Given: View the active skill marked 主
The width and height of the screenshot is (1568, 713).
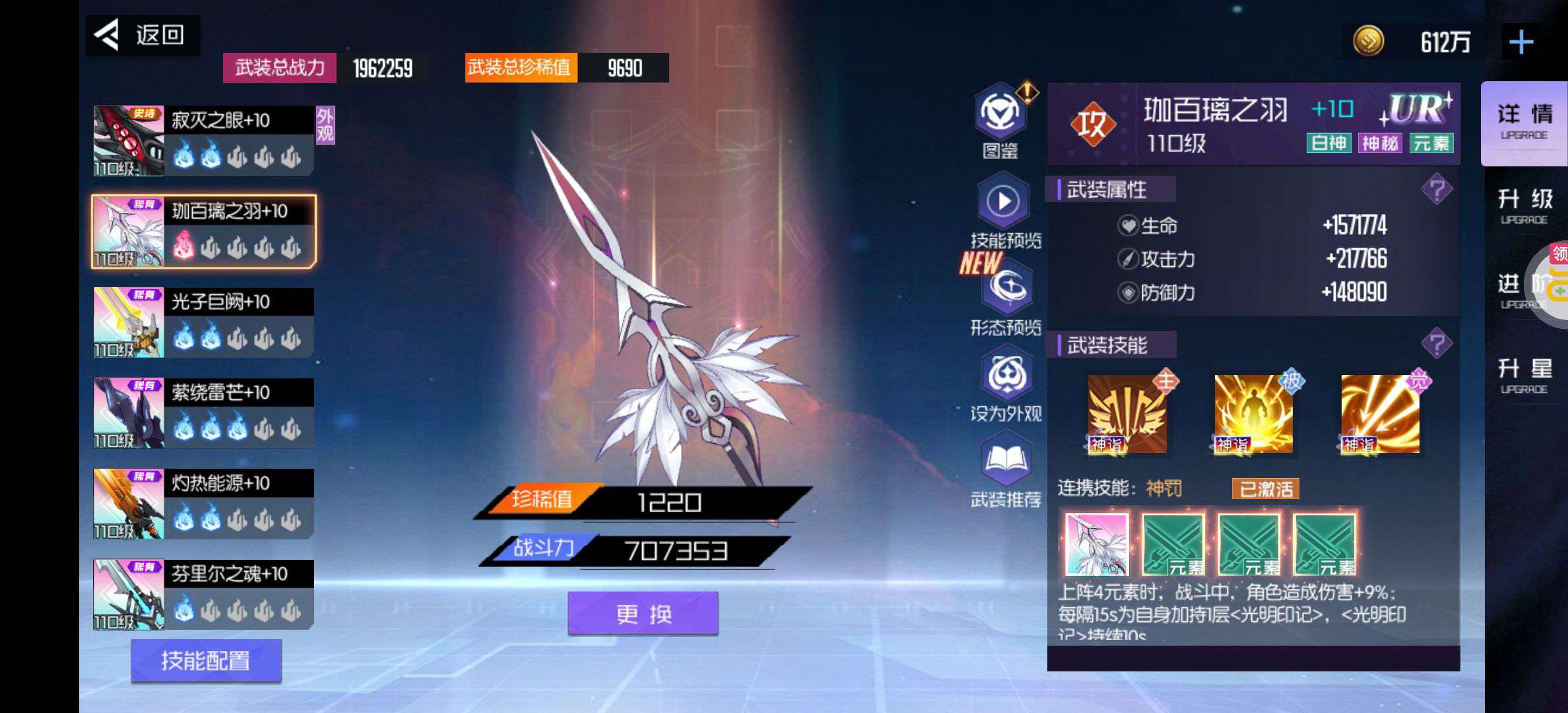Looking at the screenshot, I should point(1127,414).
